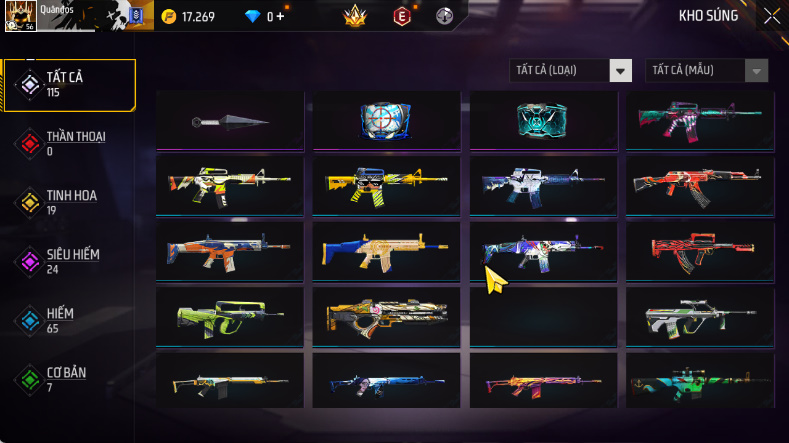
Task: Open the Quảngđos player profile avatar
Action: pyautogui.click(x=20, y=16)
